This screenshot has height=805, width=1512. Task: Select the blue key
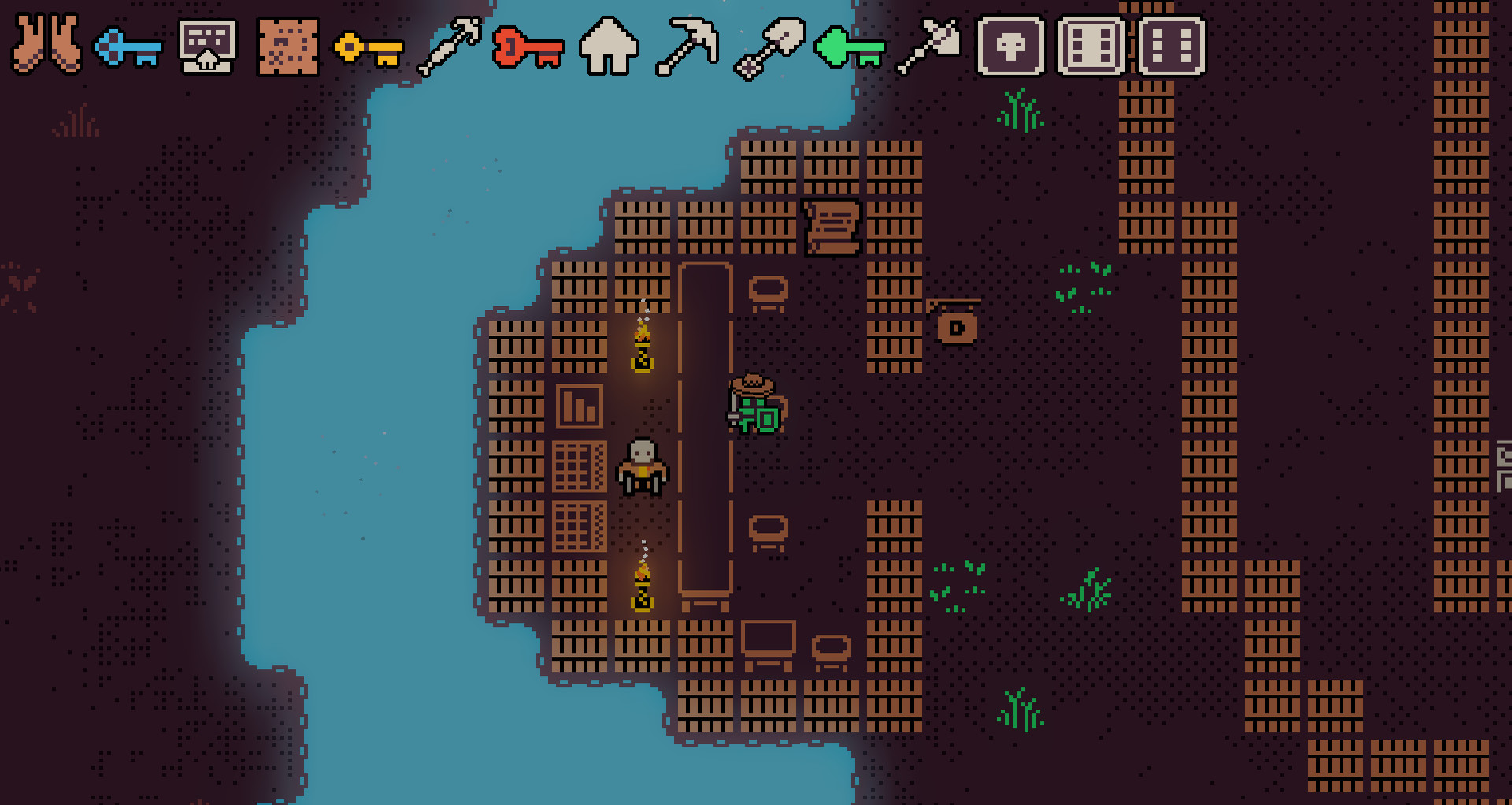click(x=128, y=49)
